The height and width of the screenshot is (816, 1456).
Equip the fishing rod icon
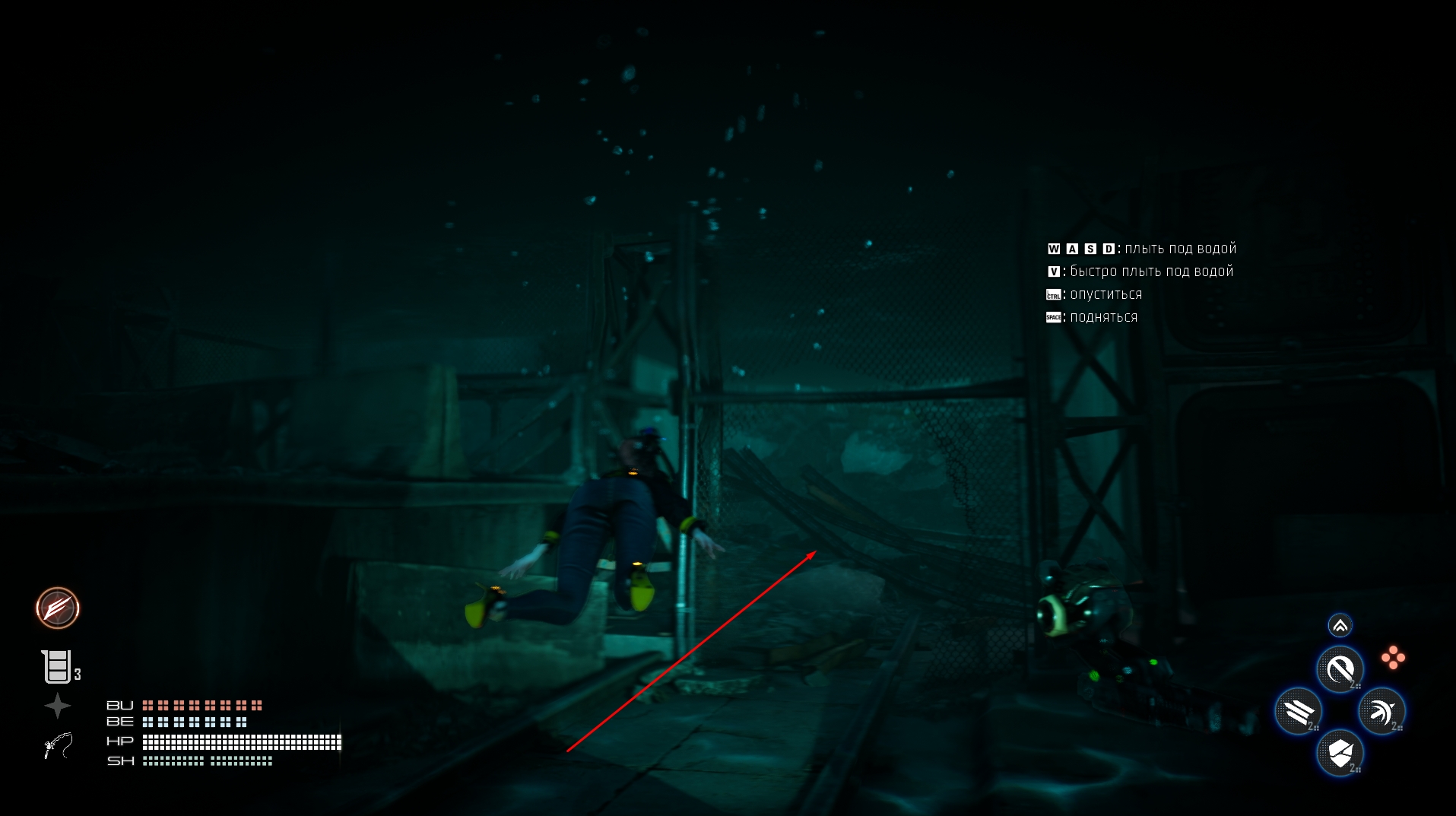[x=58, y=745]
